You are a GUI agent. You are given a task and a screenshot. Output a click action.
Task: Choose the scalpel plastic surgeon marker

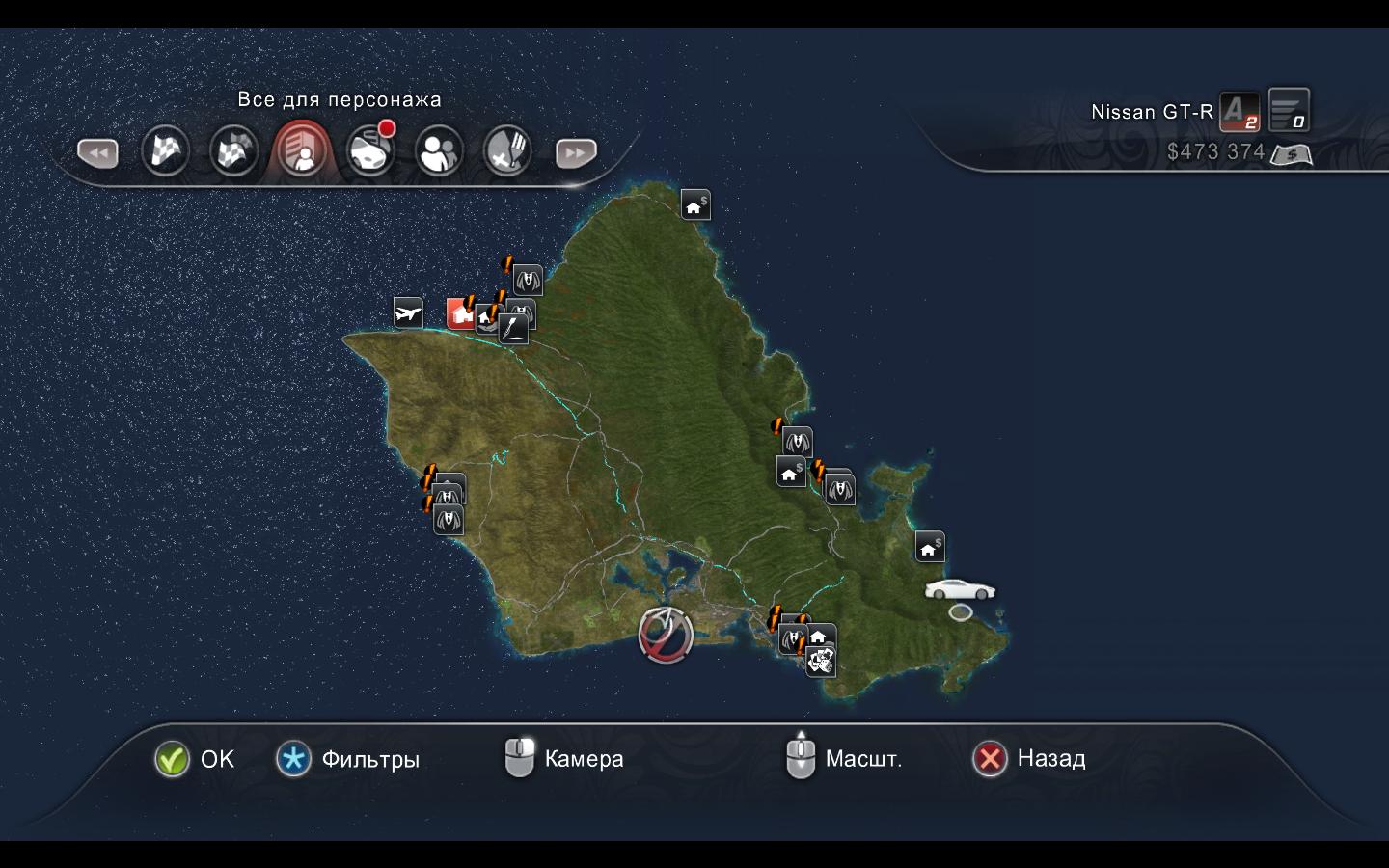pyautogui.click(x=513, y=330)
